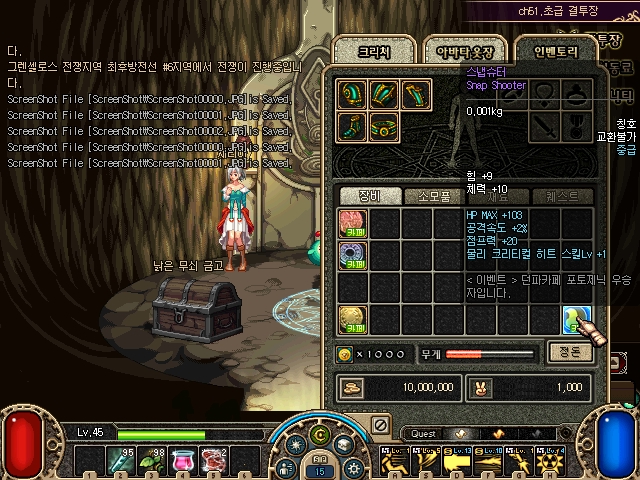Click the equipped green belt slot
The image size is (640, 480).
384,128
